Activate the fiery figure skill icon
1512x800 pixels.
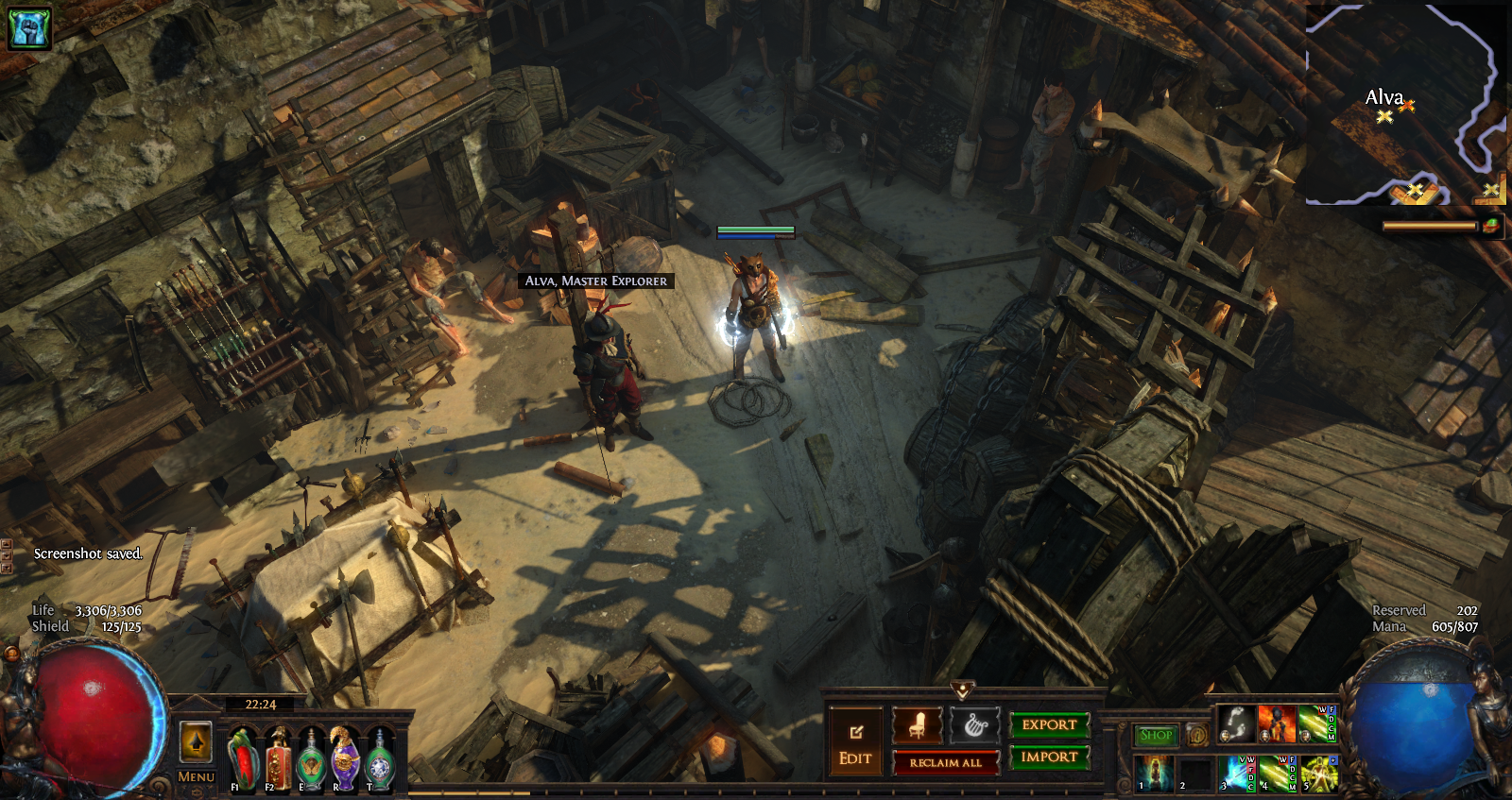(x=1276, y=723)
